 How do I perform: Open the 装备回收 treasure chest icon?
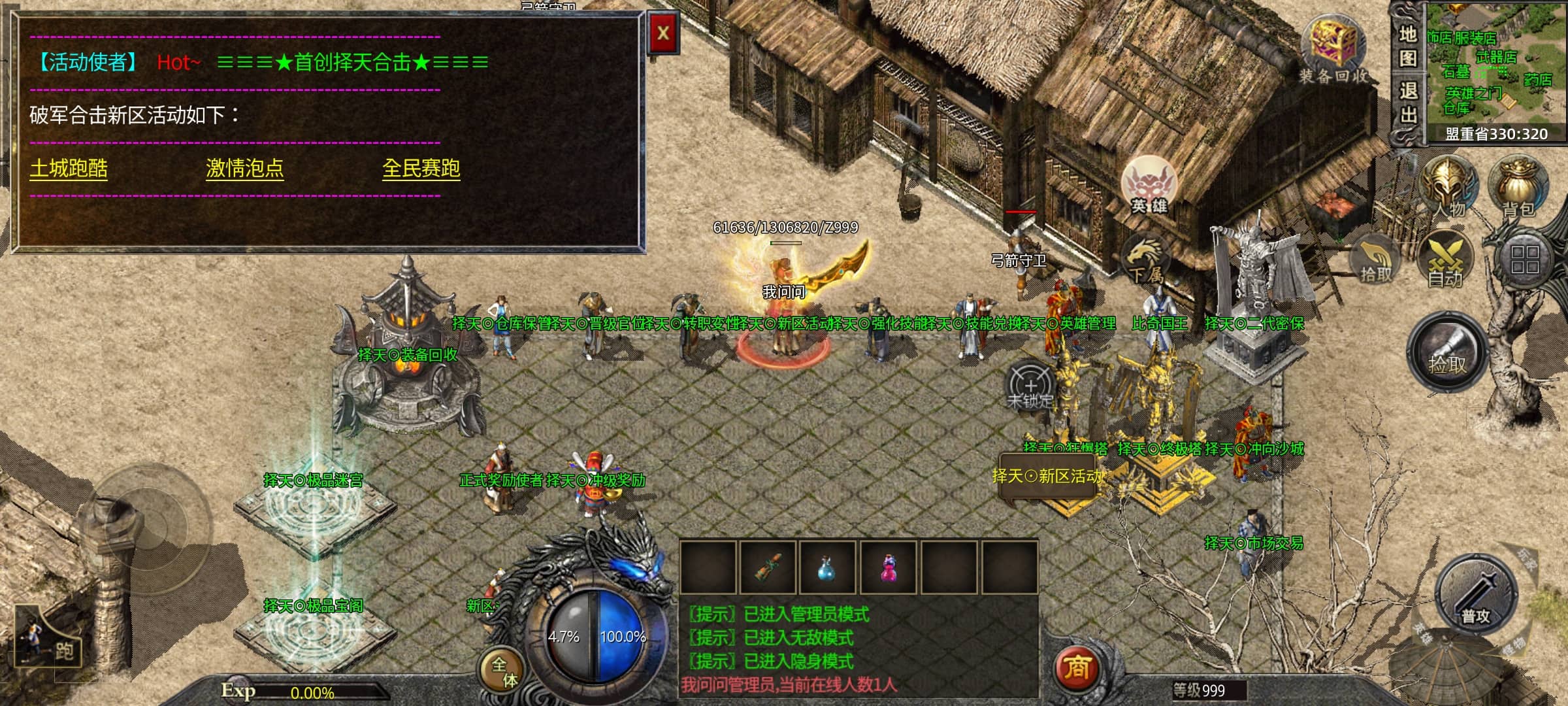point(1333,46)
